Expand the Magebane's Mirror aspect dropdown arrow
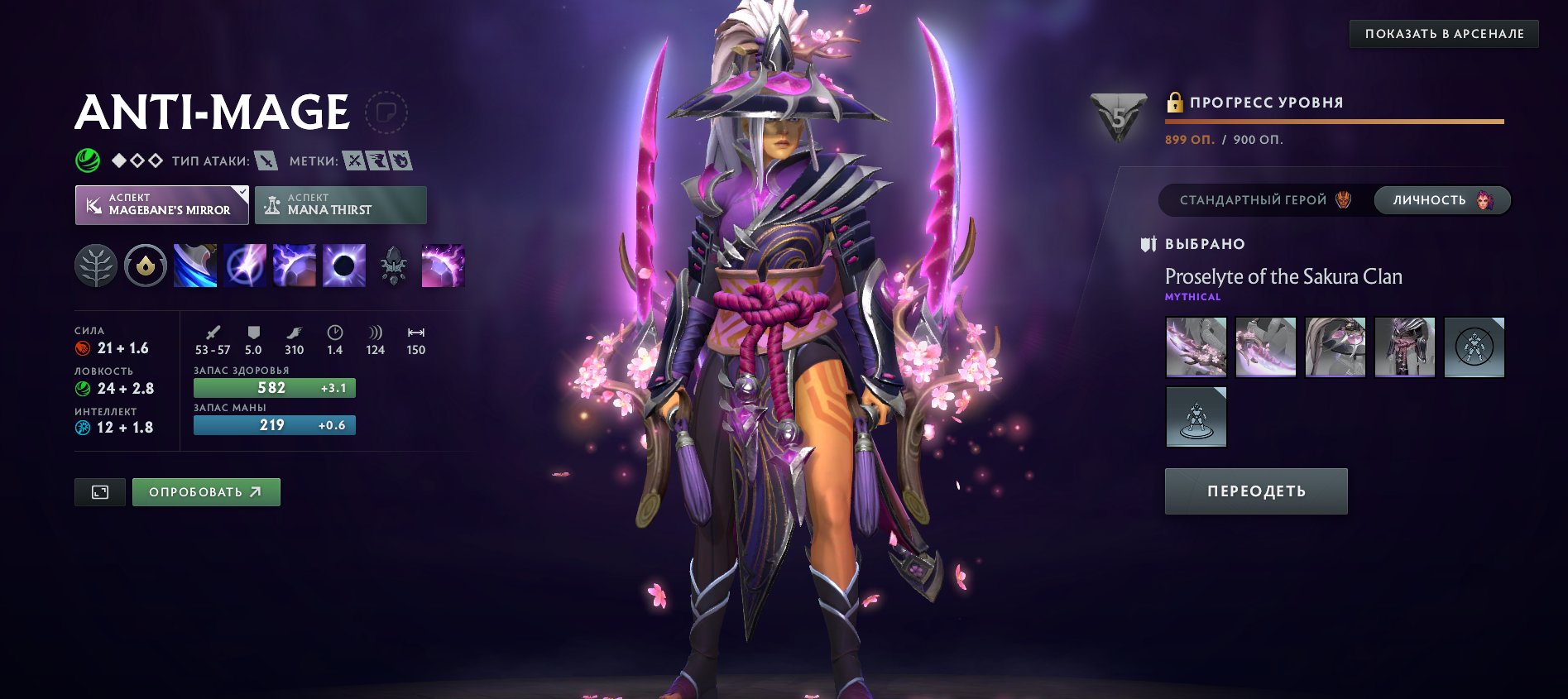Viewport: 1568px width, 699px height. click(240, 193)
